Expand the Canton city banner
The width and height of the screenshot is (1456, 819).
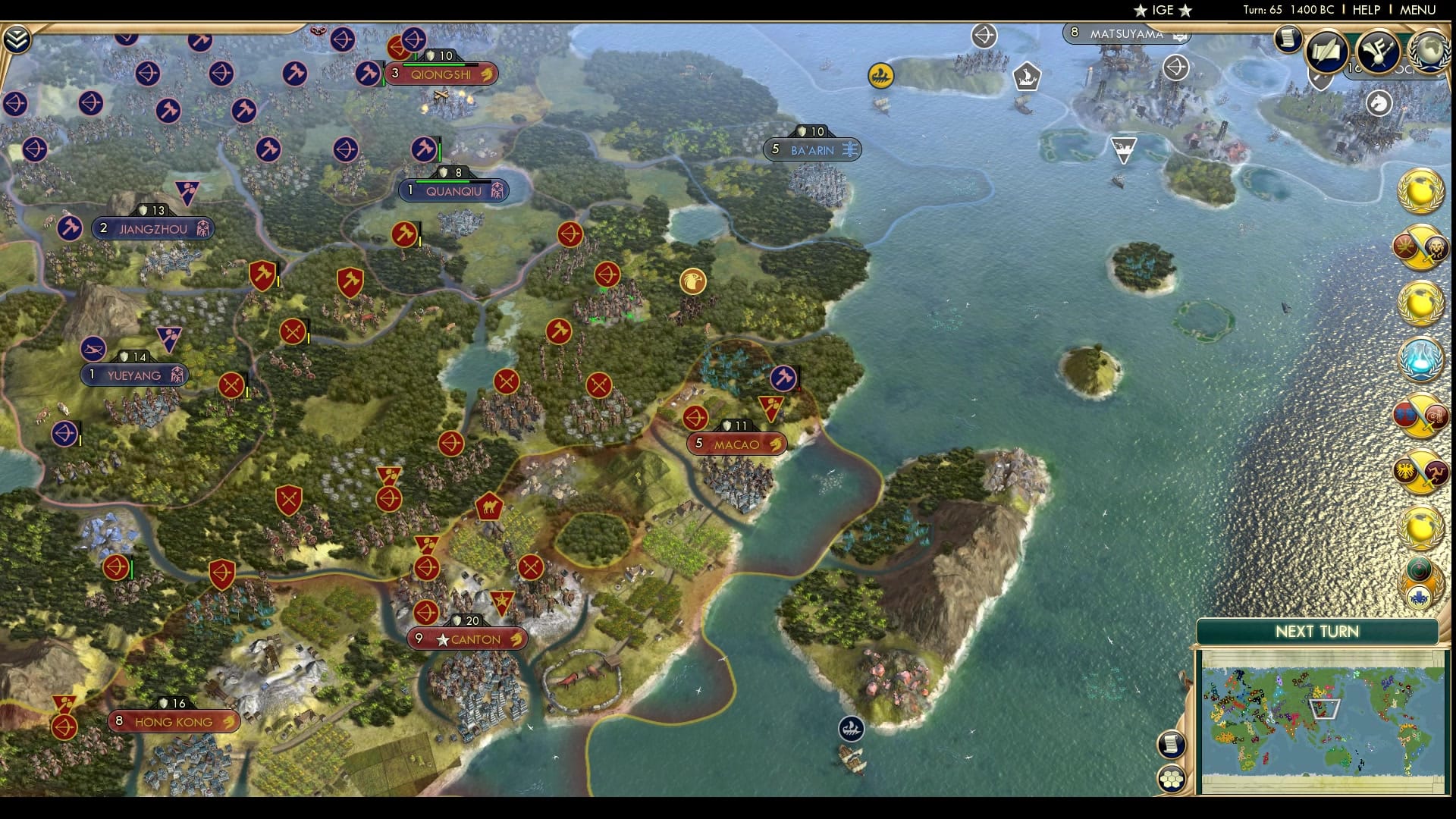[467, 639]
